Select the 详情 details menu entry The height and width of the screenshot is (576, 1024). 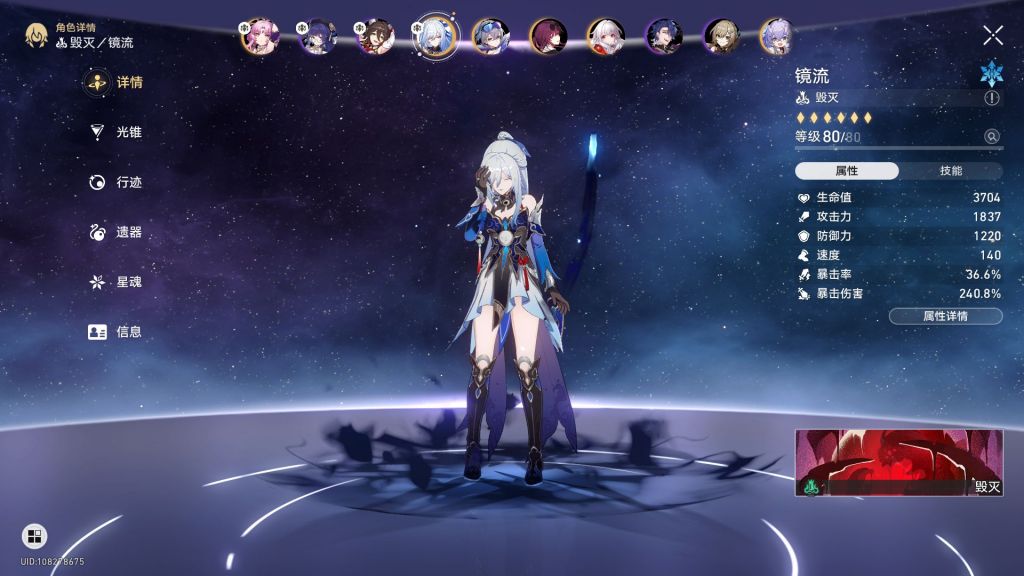pyautogui.click(x=116, y=82)
